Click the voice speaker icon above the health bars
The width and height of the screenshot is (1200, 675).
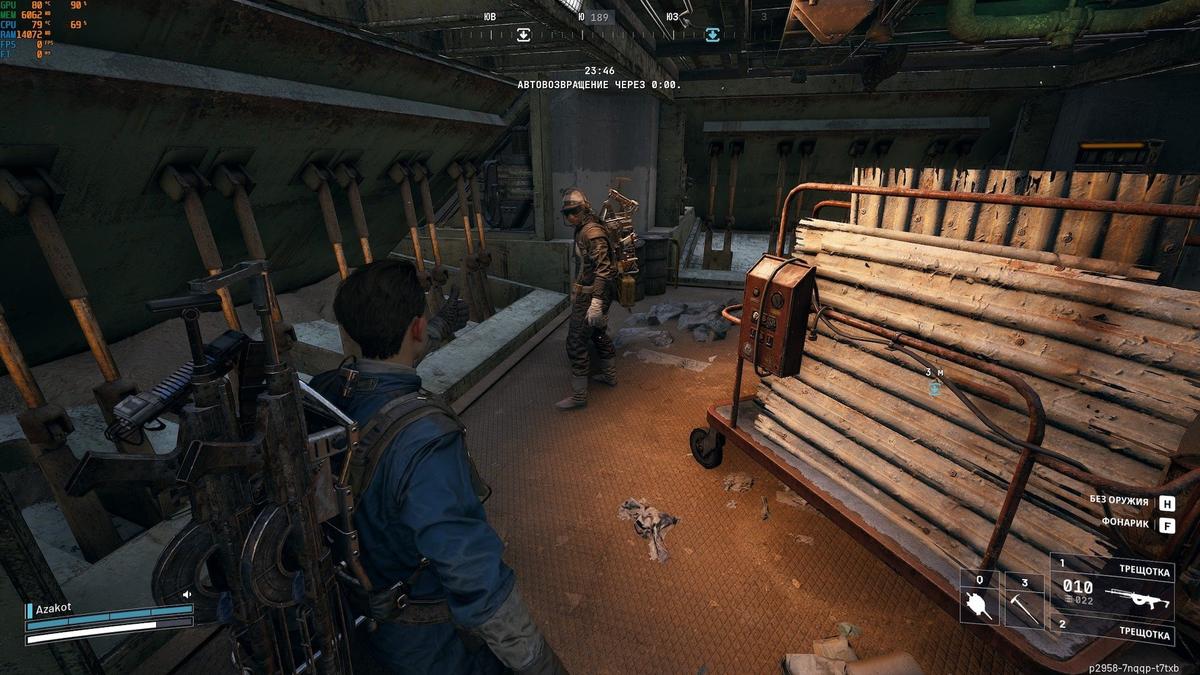pos(186,594)
